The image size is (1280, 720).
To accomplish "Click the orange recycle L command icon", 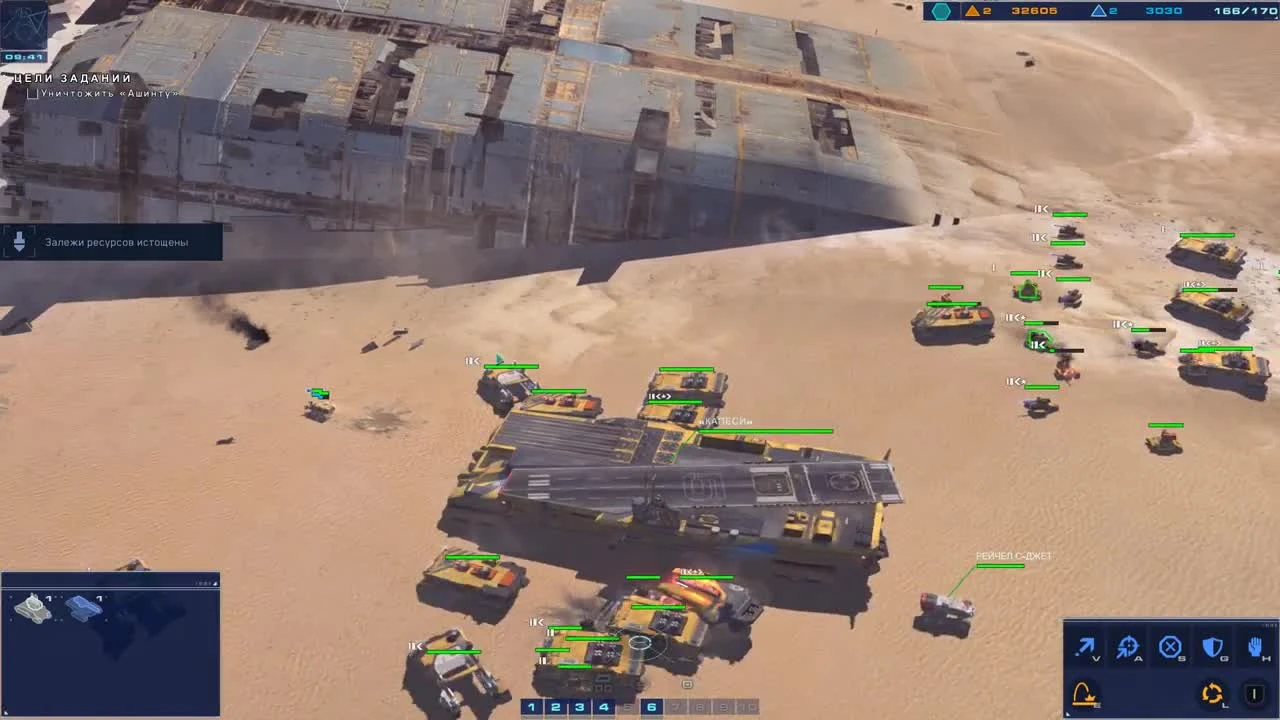I will pos(1212,692).
